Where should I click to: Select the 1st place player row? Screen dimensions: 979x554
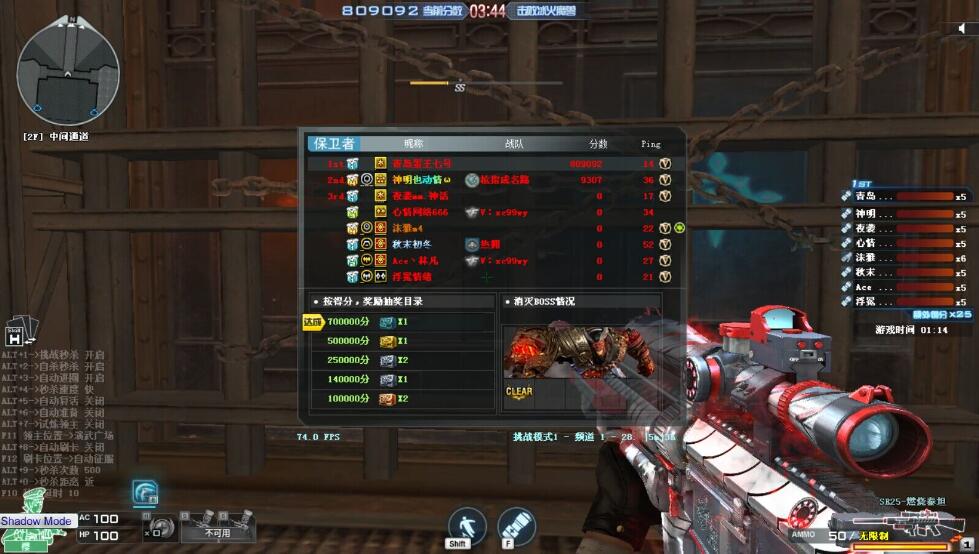coord(492,163)
